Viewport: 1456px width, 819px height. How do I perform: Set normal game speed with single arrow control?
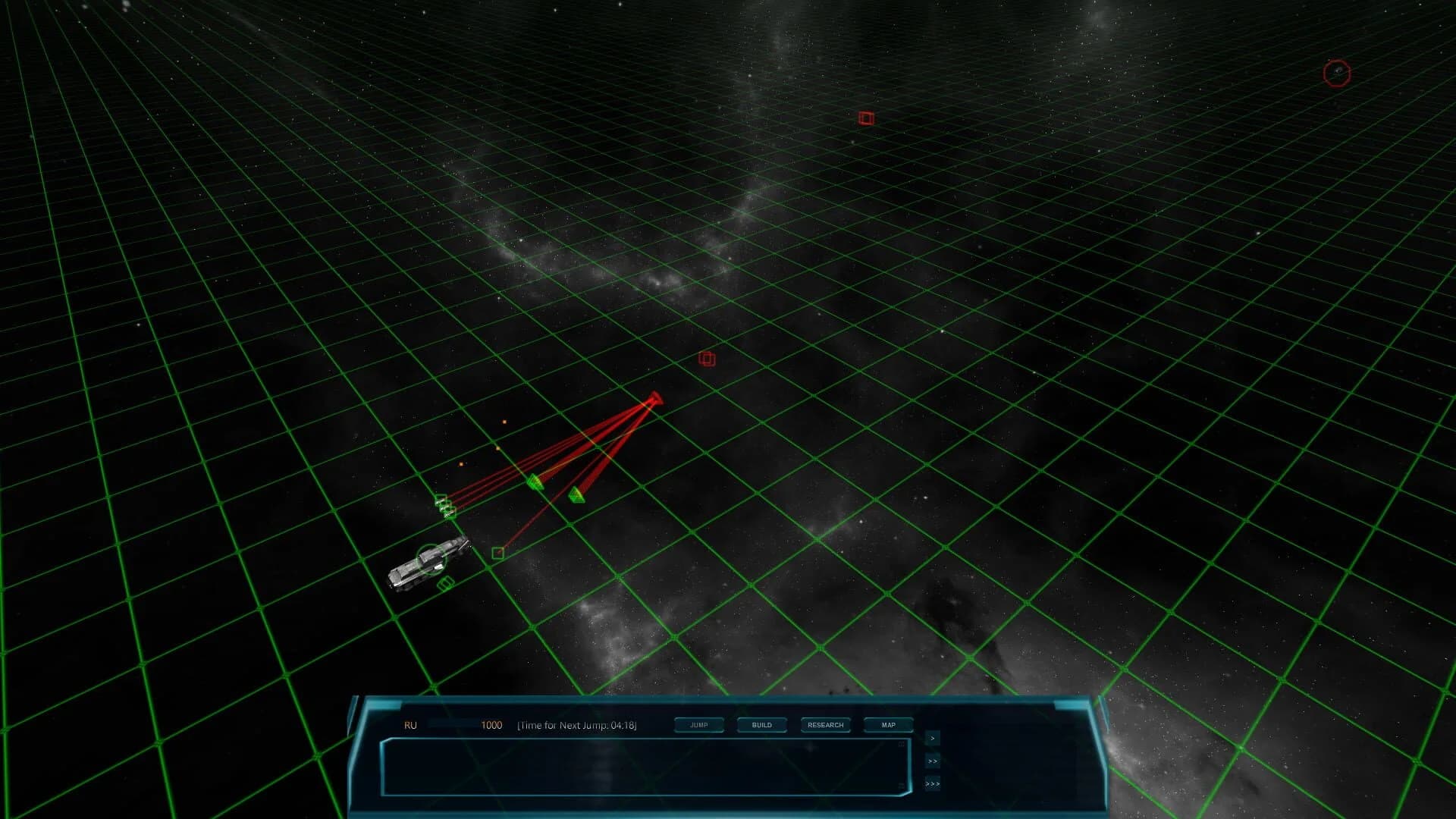(x=931, y=738)
